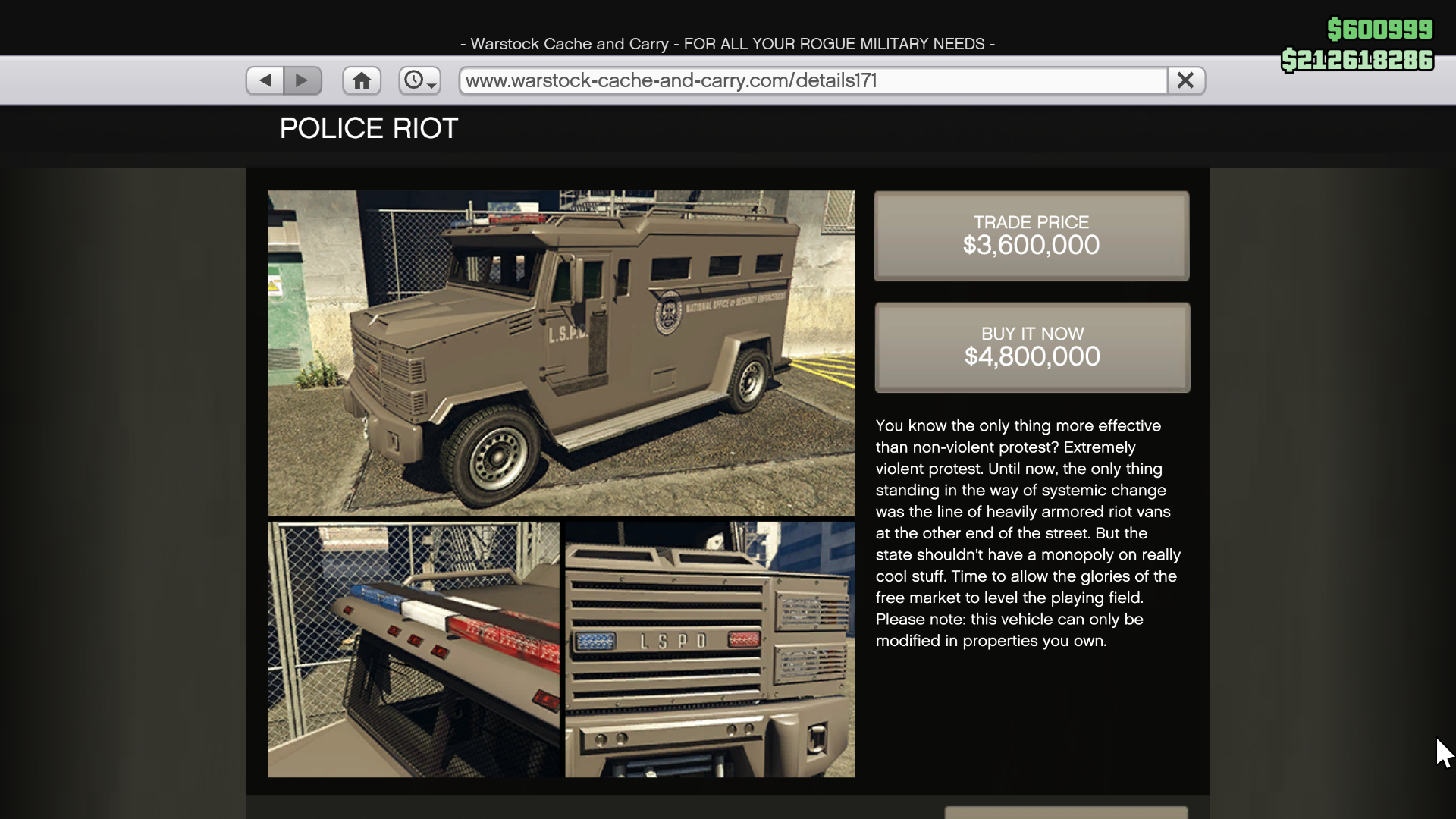
Task: View the front grille LSPD image
Action: 709,650
